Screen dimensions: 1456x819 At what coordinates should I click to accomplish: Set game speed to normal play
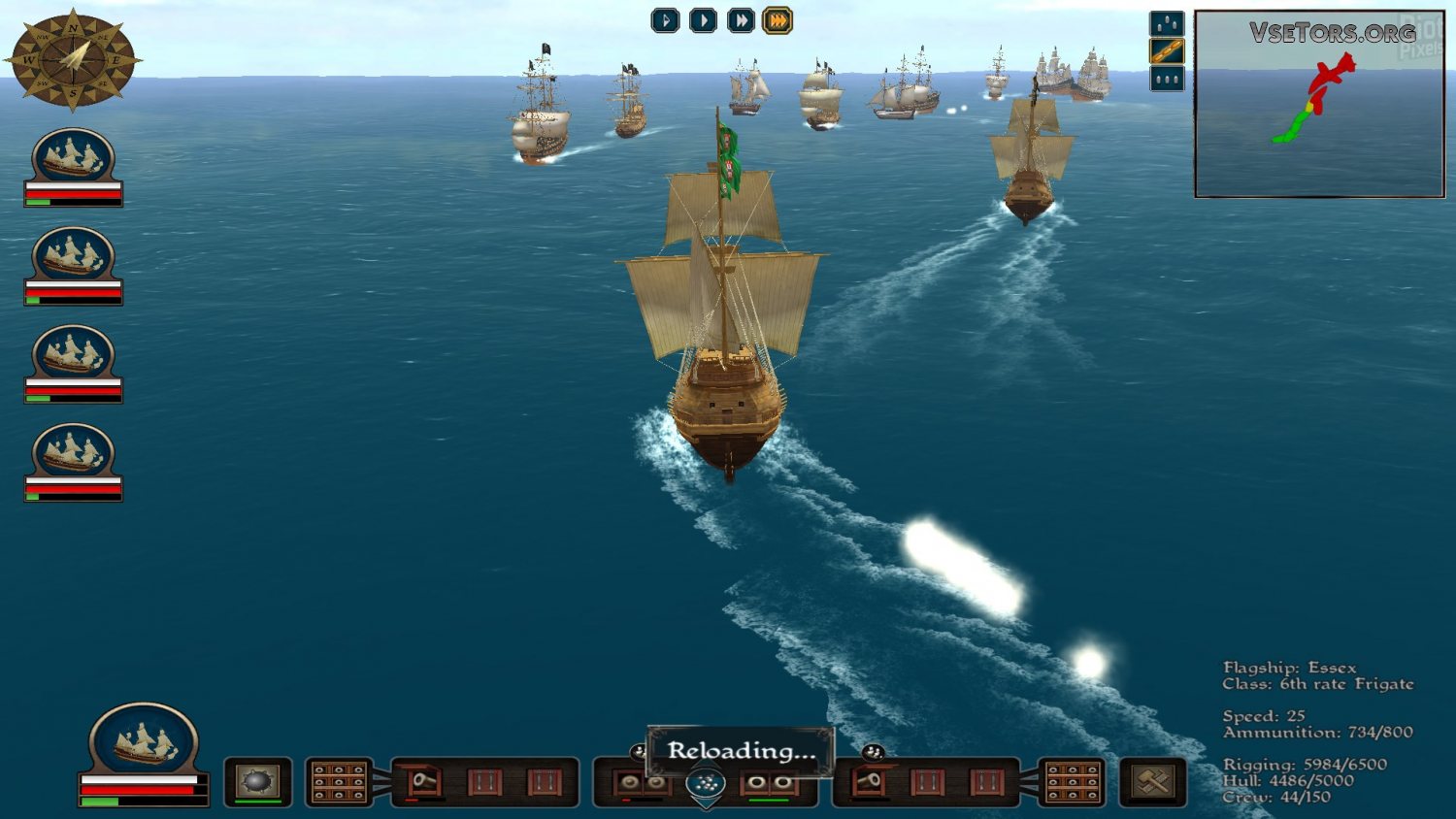pos(703,20)
